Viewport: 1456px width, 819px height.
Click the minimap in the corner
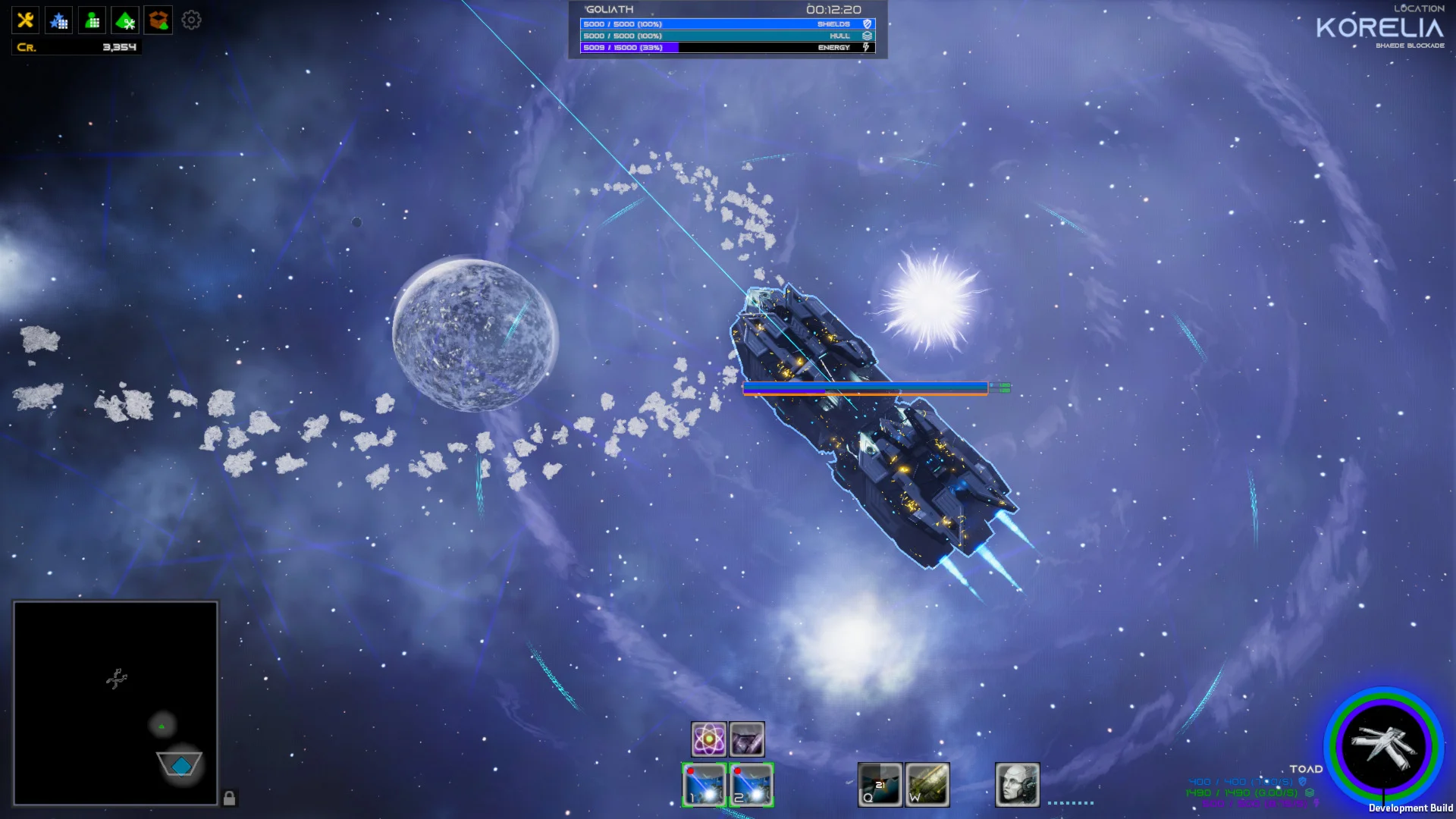[115, 703]
